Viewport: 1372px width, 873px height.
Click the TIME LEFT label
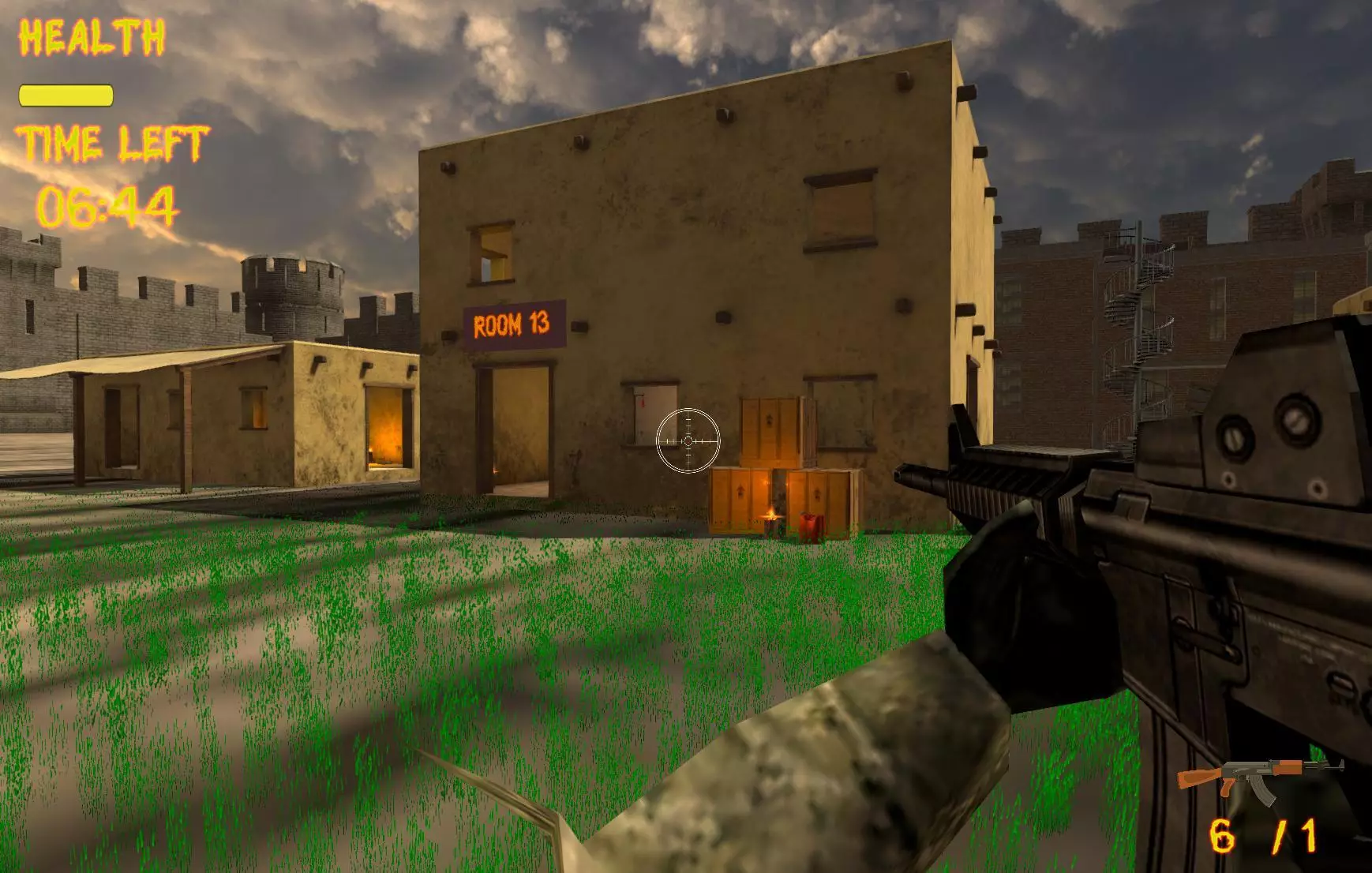coord(115,144)
